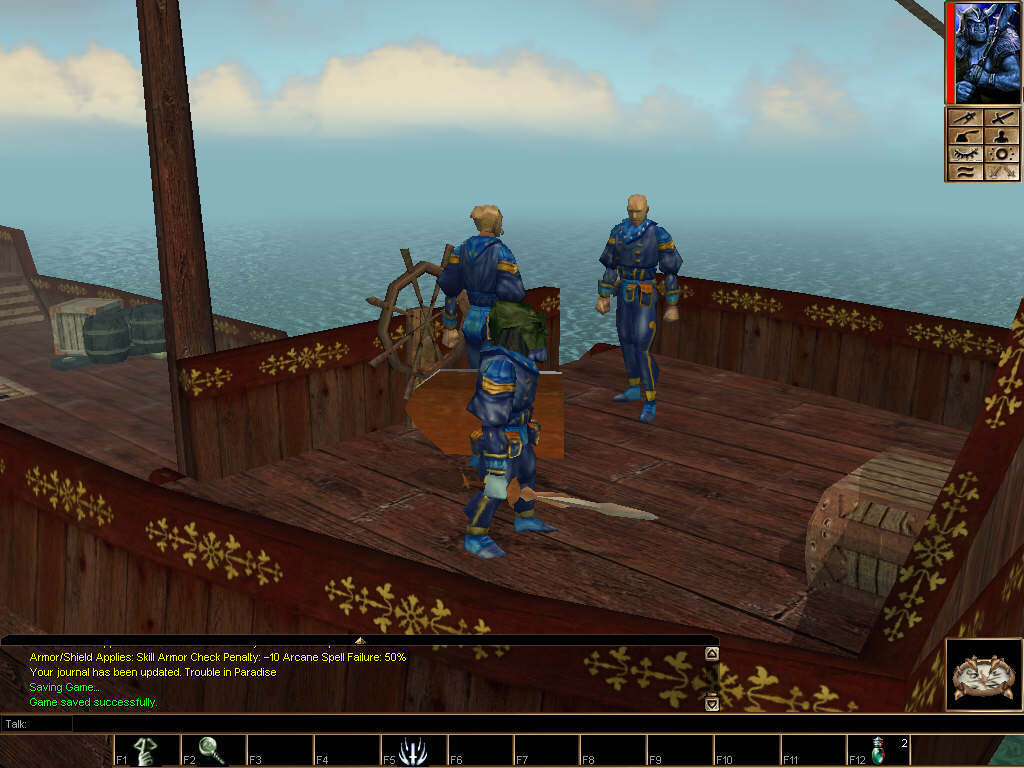The image size is (1024, 768).
Task: Open the eyelash-icon panel button
Action: 964,153
